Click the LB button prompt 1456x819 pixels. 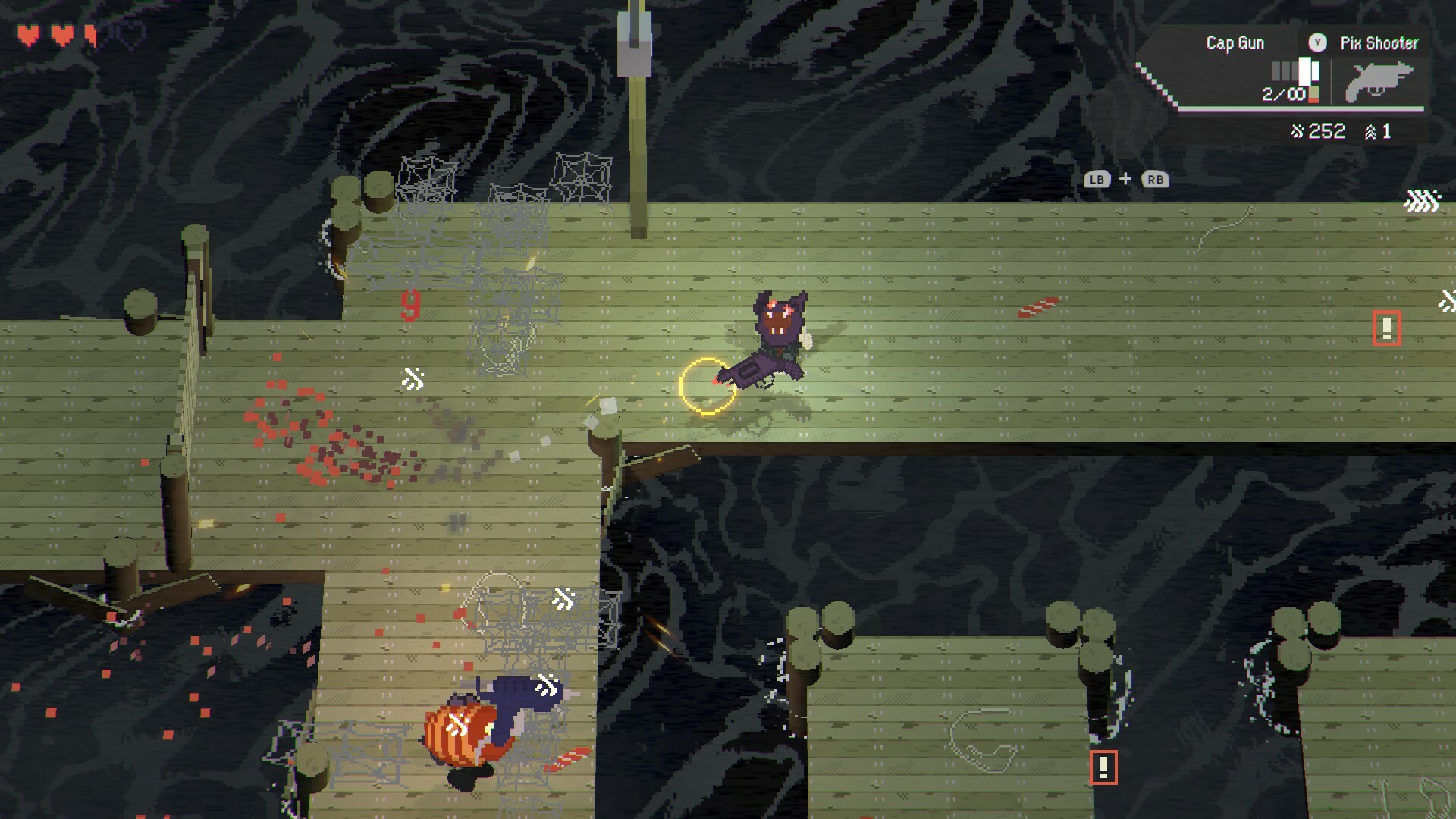click(1095, 180)
